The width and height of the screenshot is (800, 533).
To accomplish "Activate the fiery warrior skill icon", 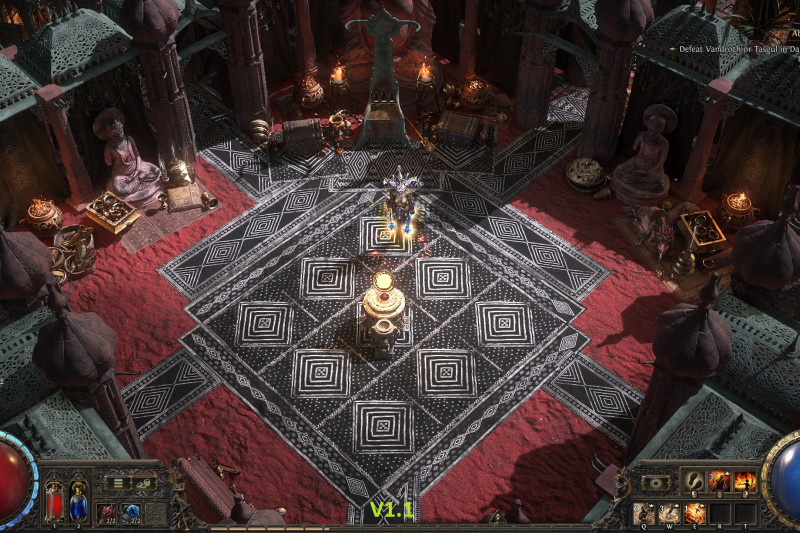I will tap(719, 482).
